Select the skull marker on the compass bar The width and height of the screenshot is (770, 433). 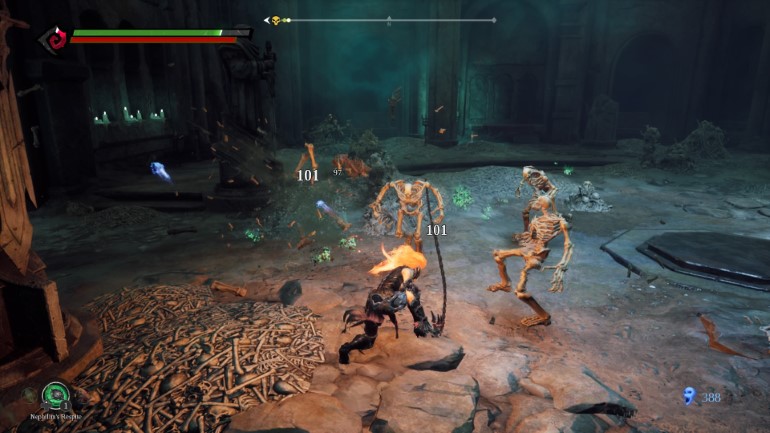pyautogui.click(x=276, y=20)
